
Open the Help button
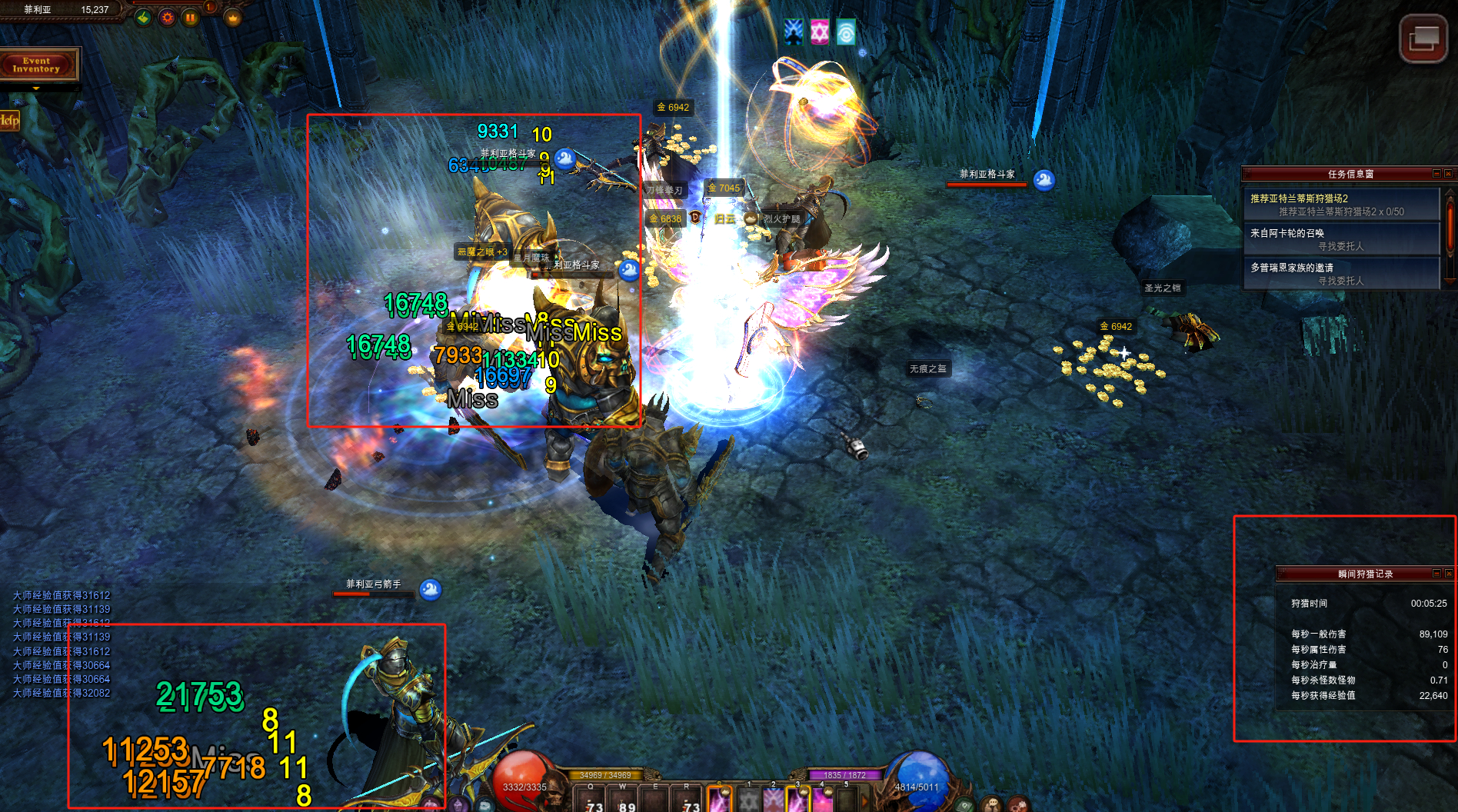(x=9, y=120)
